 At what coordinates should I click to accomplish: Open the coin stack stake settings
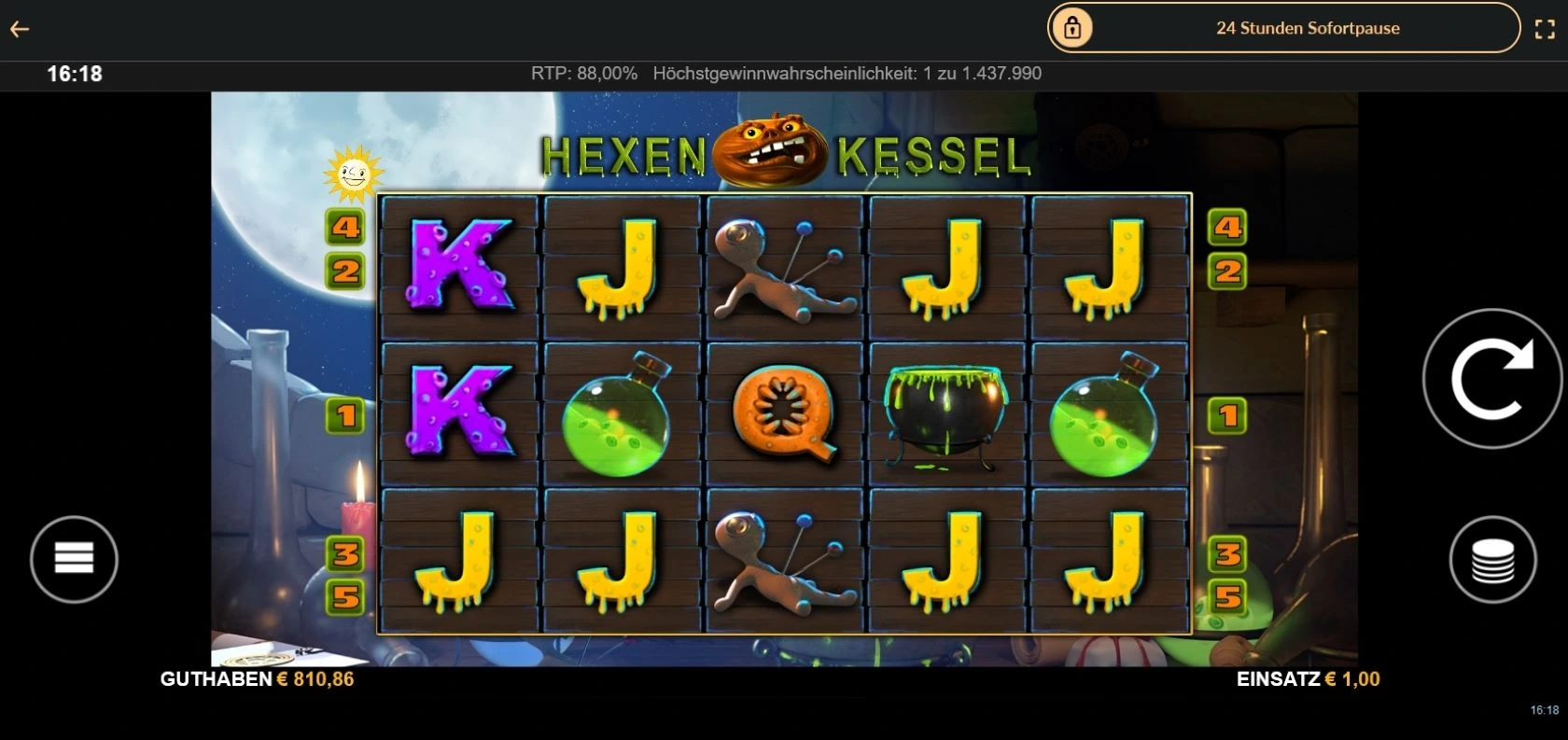click(1494, 559)
